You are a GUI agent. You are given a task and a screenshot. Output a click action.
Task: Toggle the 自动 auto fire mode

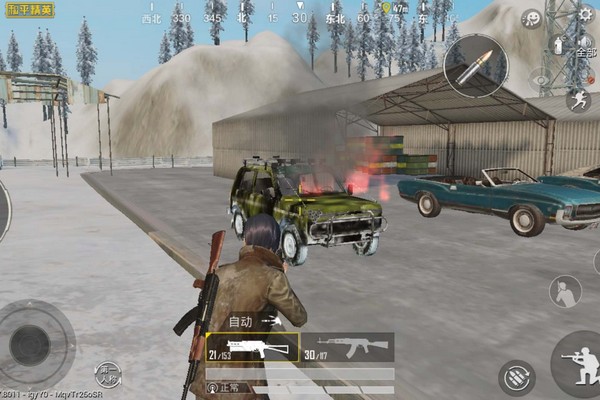pos(241,321)
